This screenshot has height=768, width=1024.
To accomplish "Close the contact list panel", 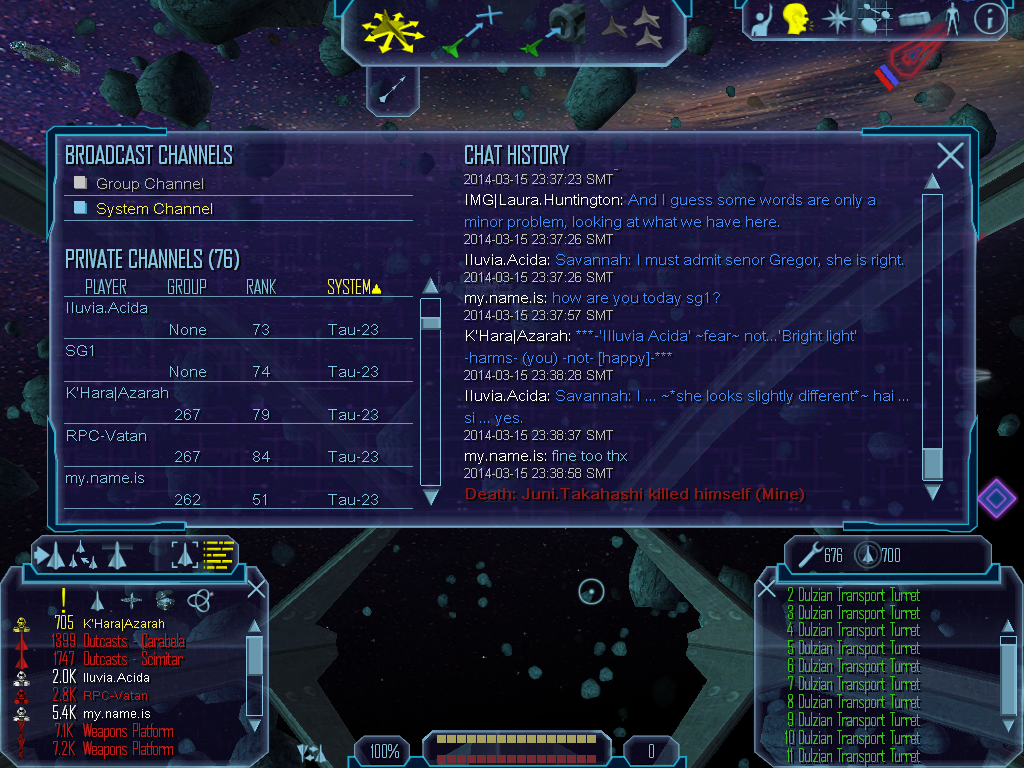I will (x=256, y=589).
